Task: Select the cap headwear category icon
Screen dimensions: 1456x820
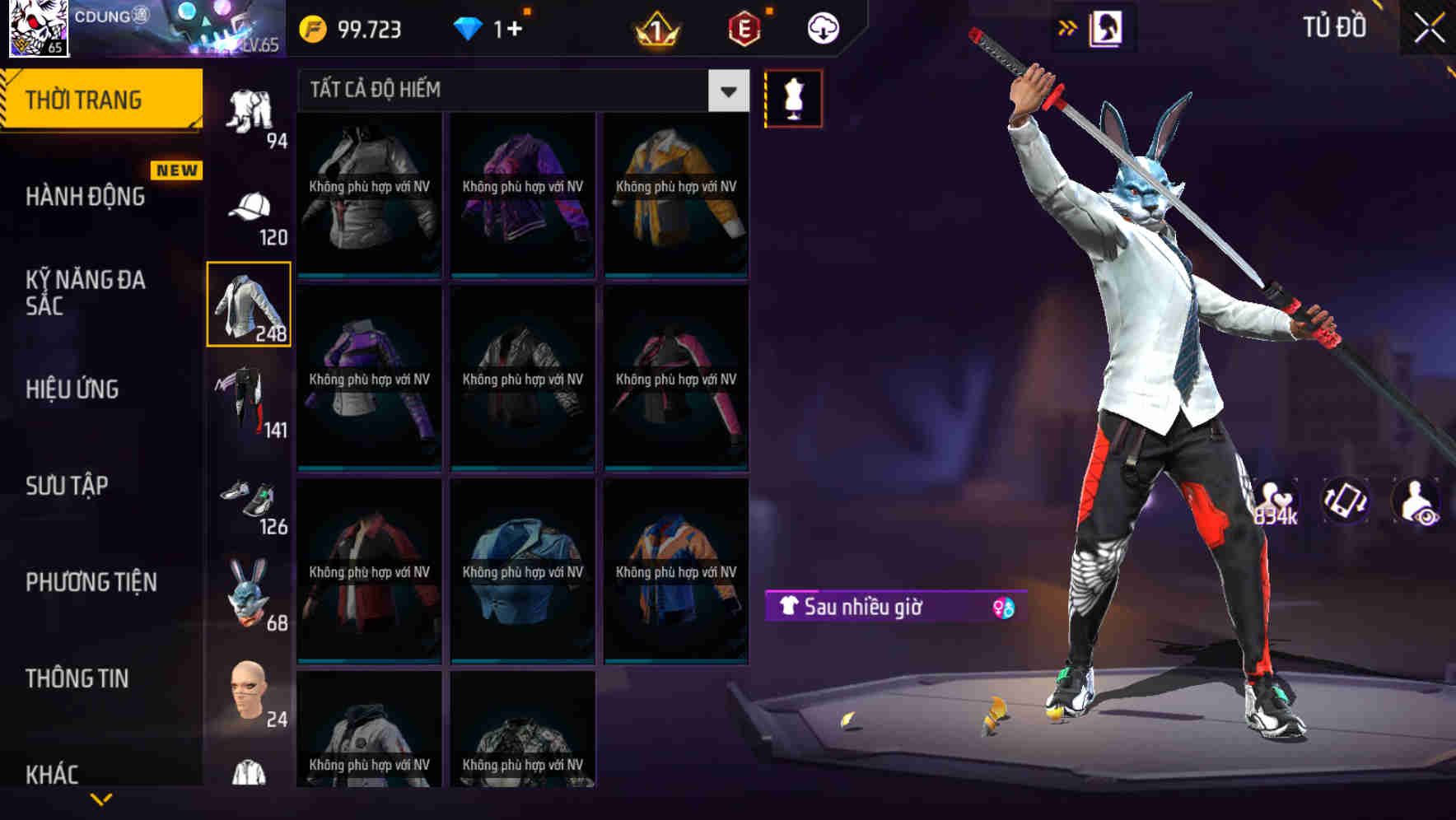Action: (247, 206)
